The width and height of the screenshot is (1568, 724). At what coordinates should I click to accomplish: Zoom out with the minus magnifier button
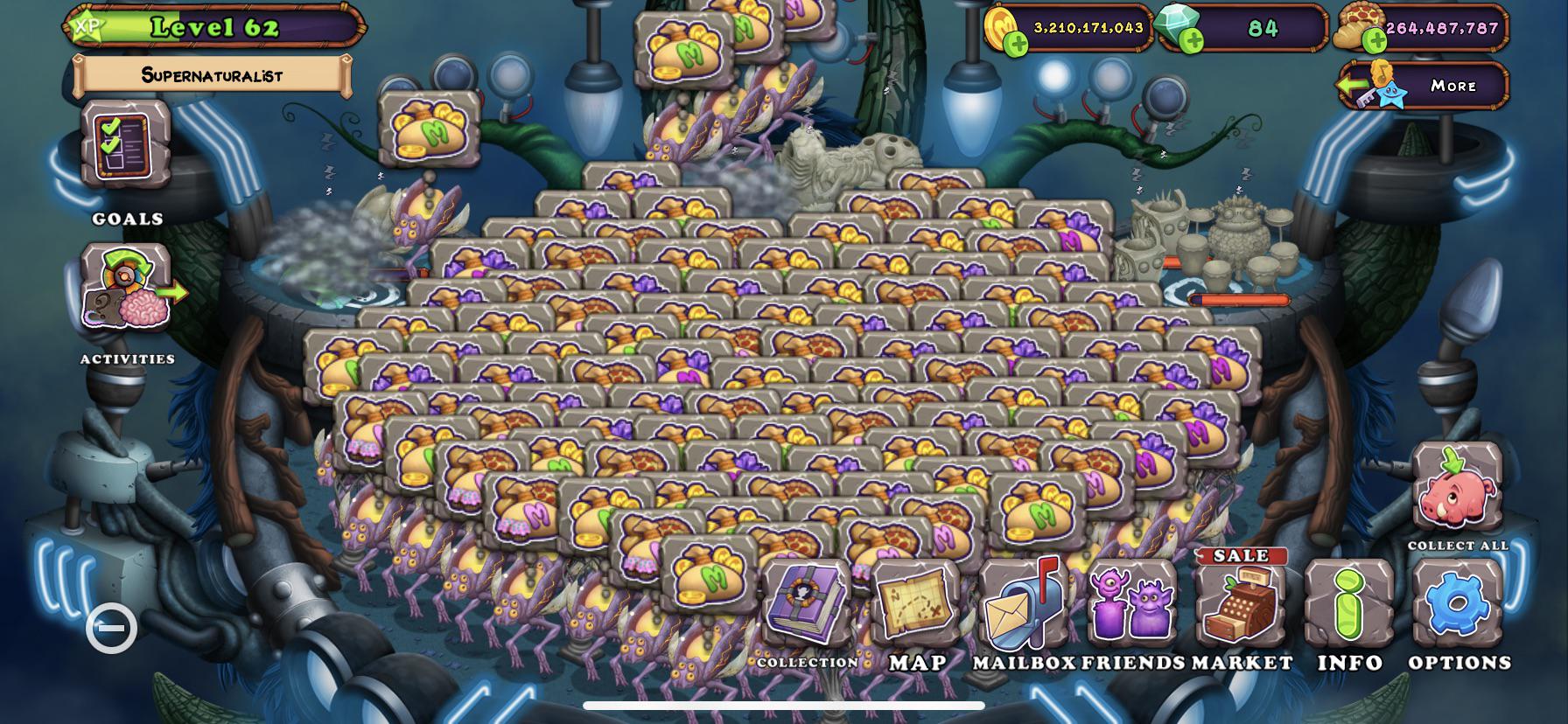tap(112, 628)
